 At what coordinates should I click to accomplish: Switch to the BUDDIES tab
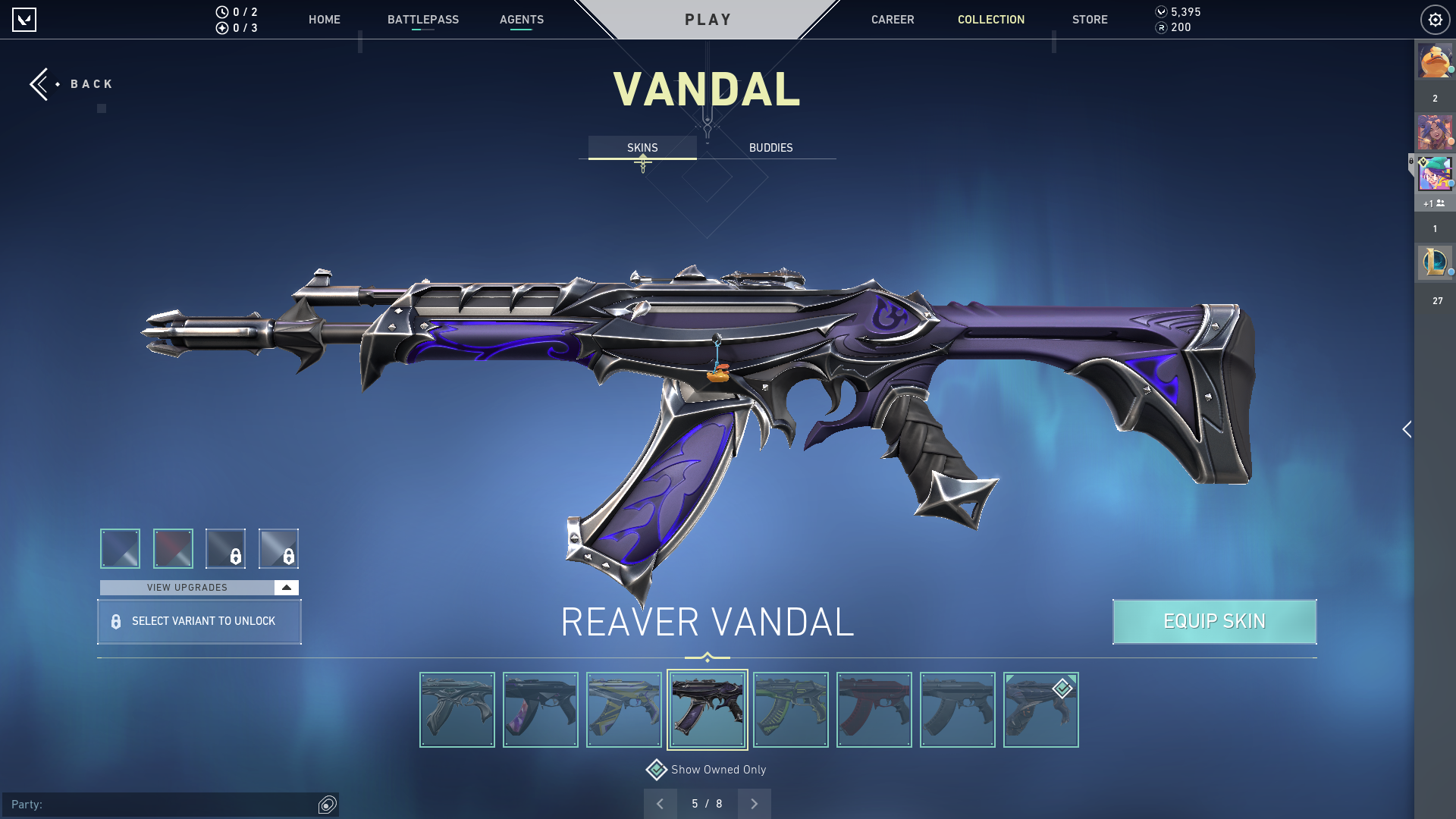click(770, 148)
